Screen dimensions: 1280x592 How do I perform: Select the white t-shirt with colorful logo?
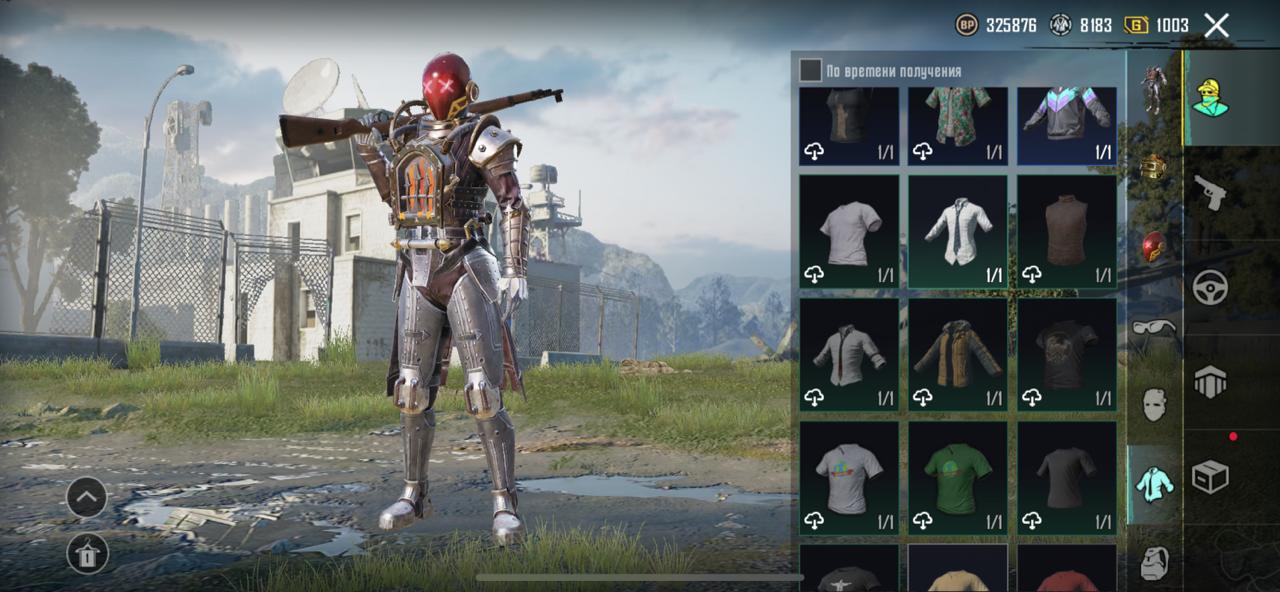pyautogui.click(x=849, y=478)
